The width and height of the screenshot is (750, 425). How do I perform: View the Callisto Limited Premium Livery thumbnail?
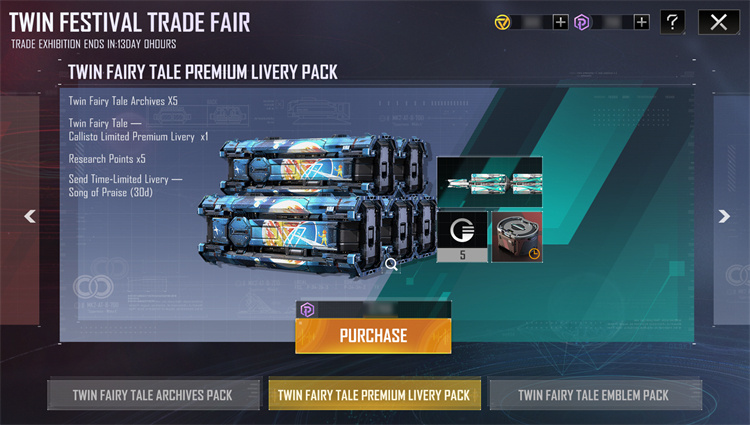click(489, 181)
